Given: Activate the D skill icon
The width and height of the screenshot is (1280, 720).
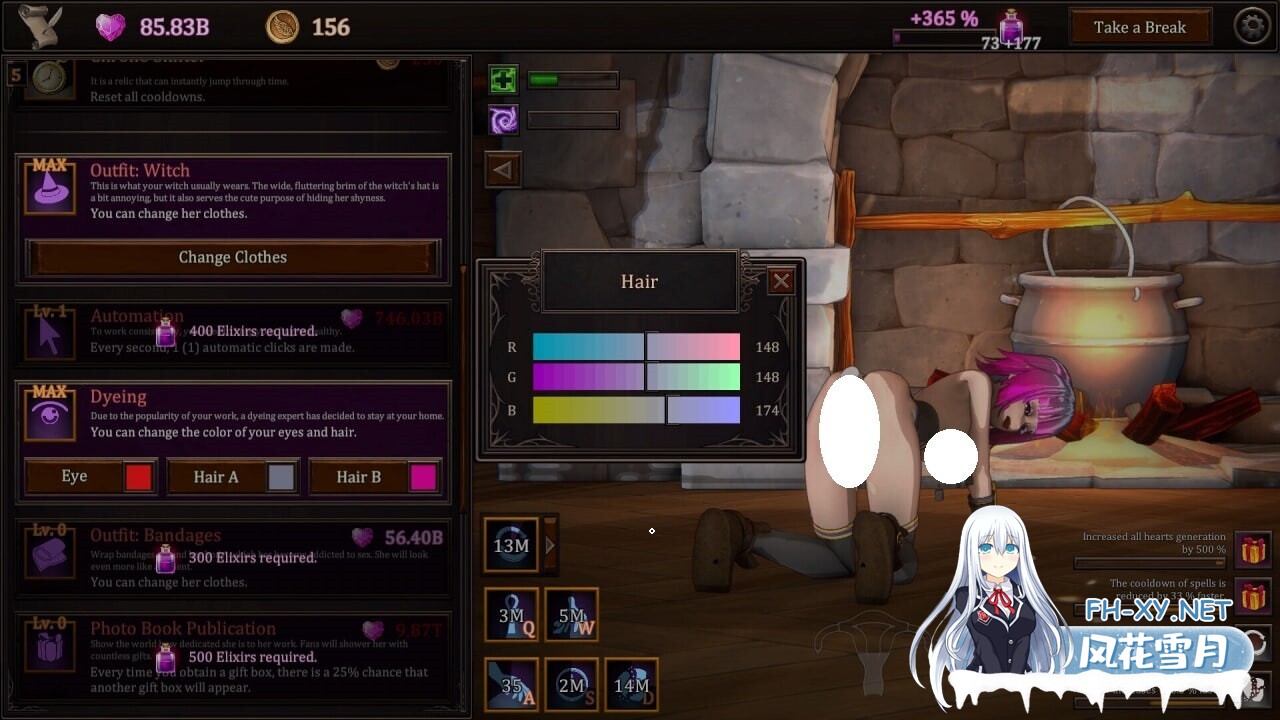Looking at the screenshot, I should click(631, 684).
